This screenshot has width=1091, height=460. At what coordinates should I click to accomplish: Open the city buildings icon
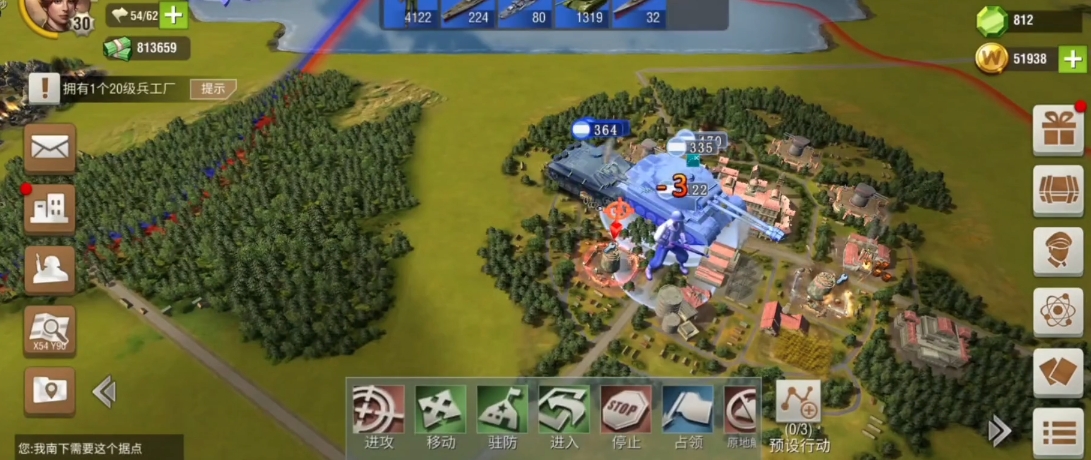[49, 209]
